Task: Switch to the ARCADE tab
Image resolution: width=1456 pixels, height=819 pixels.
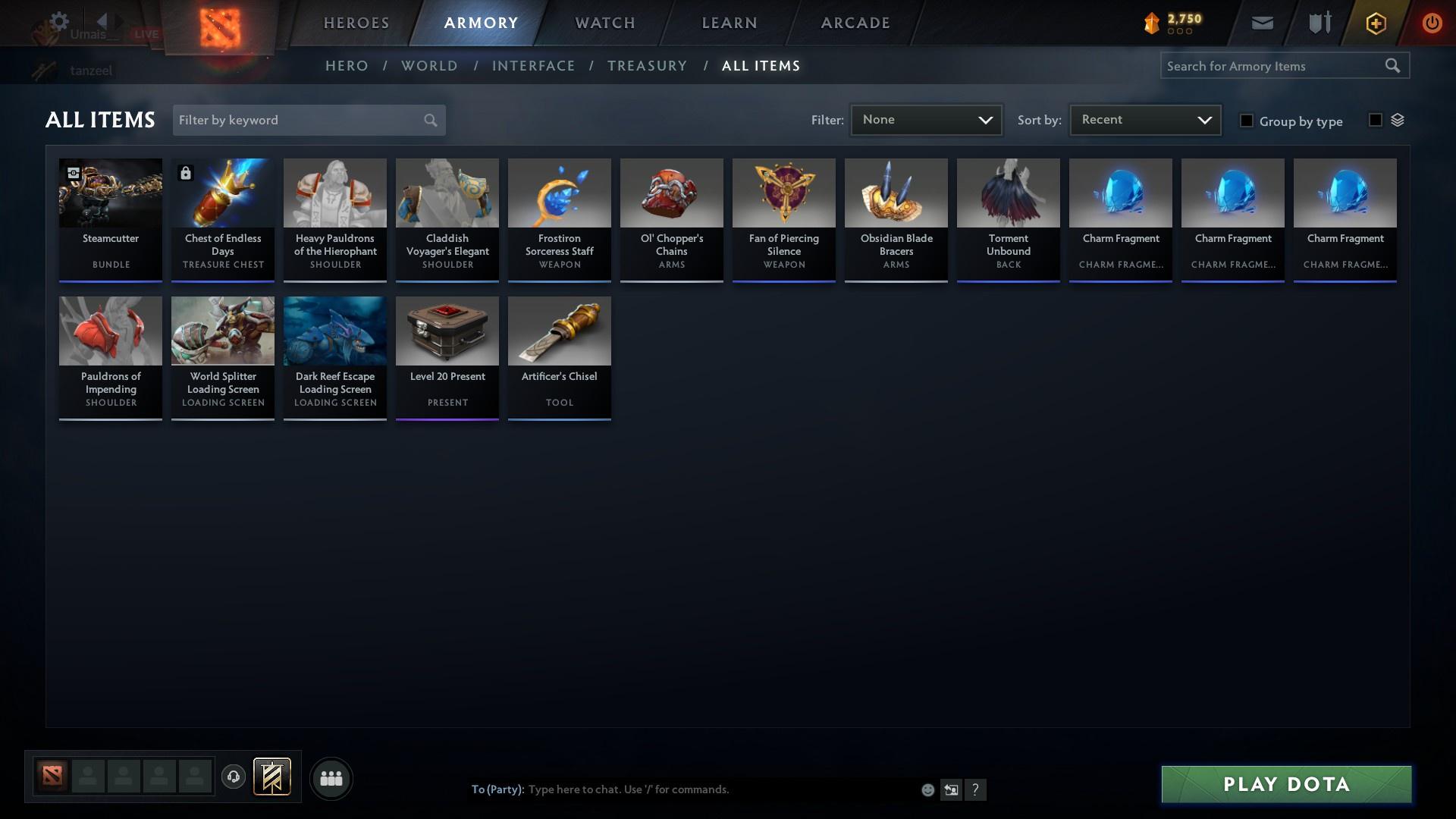Action: pos(855,23)
